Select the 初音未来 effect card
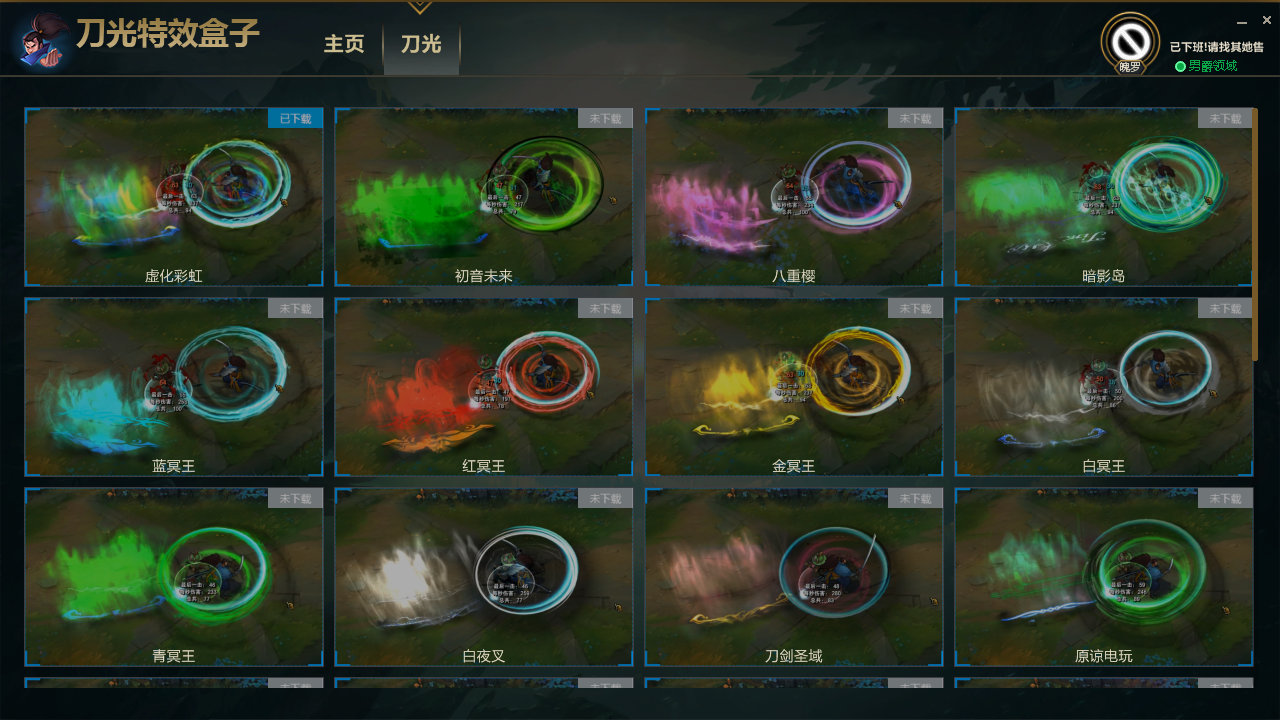This screenshot has width=1280, height=720. click(x=484, y=196)
